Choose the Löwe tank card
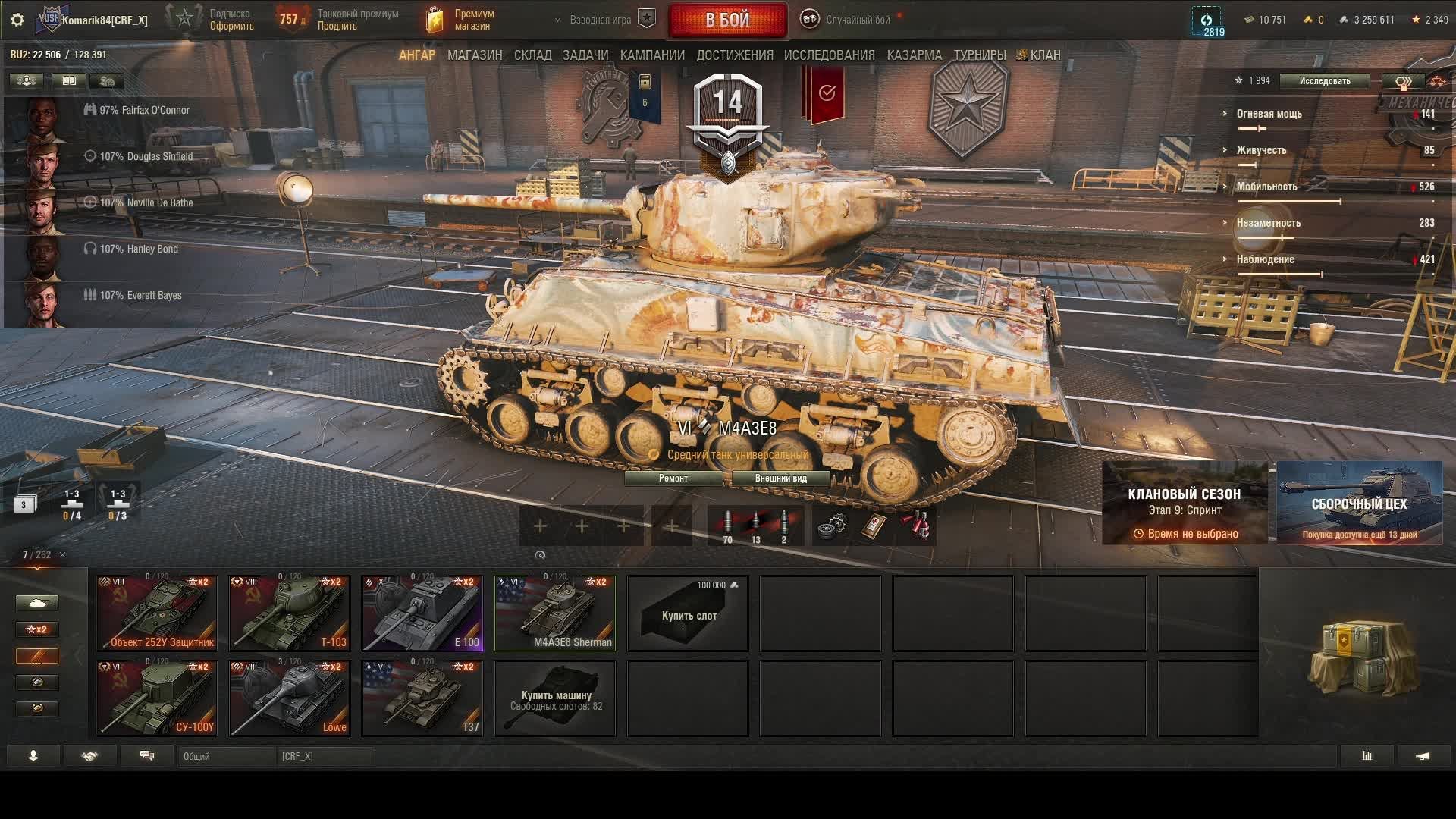Image resolution: width=1456 pixels, height=819 pixels. pos(290,698)
